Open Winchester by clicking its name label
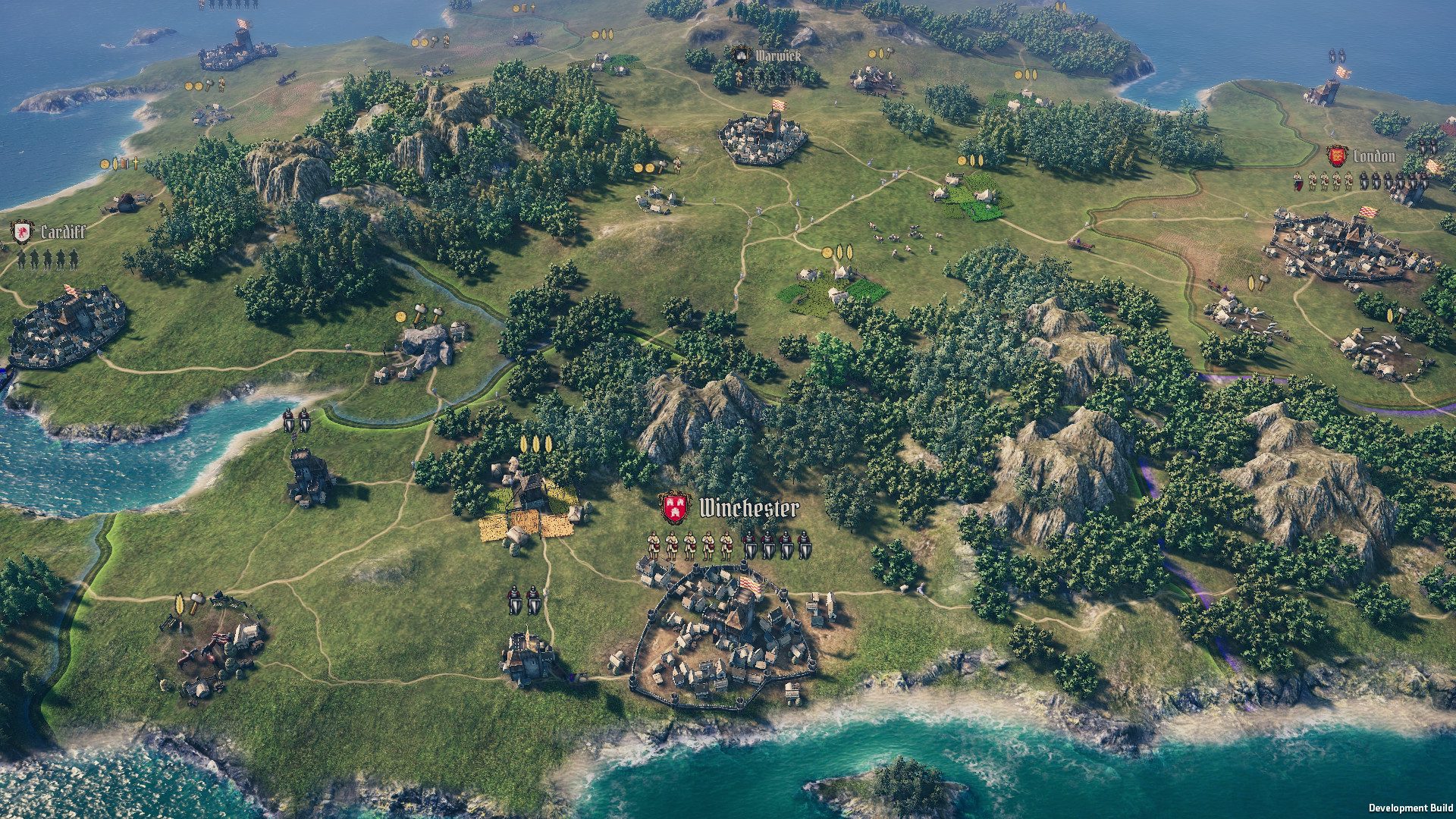The image size is (1456, 819). pyautogui.click(x=749, y=507)
